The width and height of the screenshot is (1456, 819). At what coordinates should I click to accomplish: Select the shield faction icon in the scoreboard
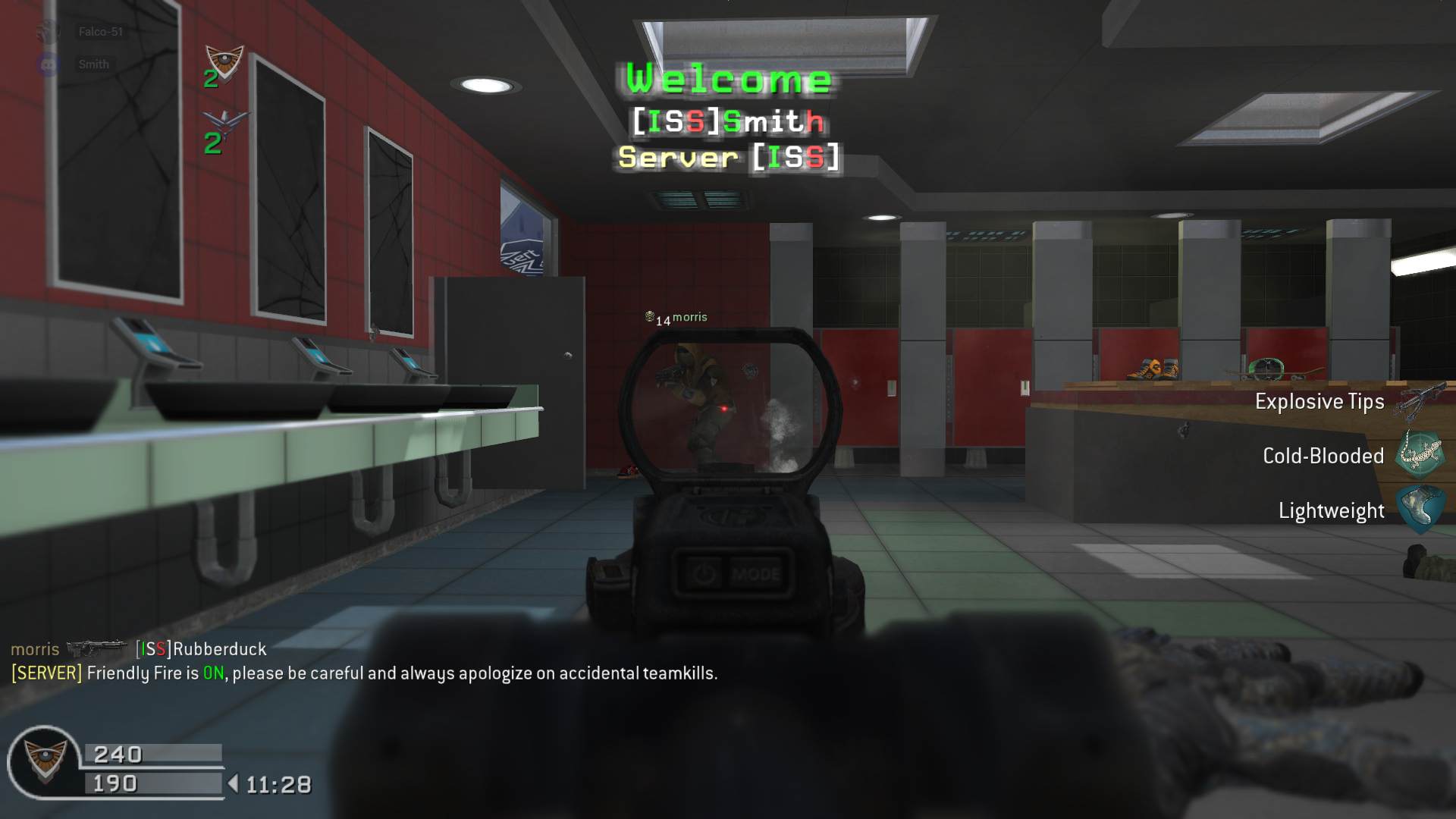pos(224,62)
